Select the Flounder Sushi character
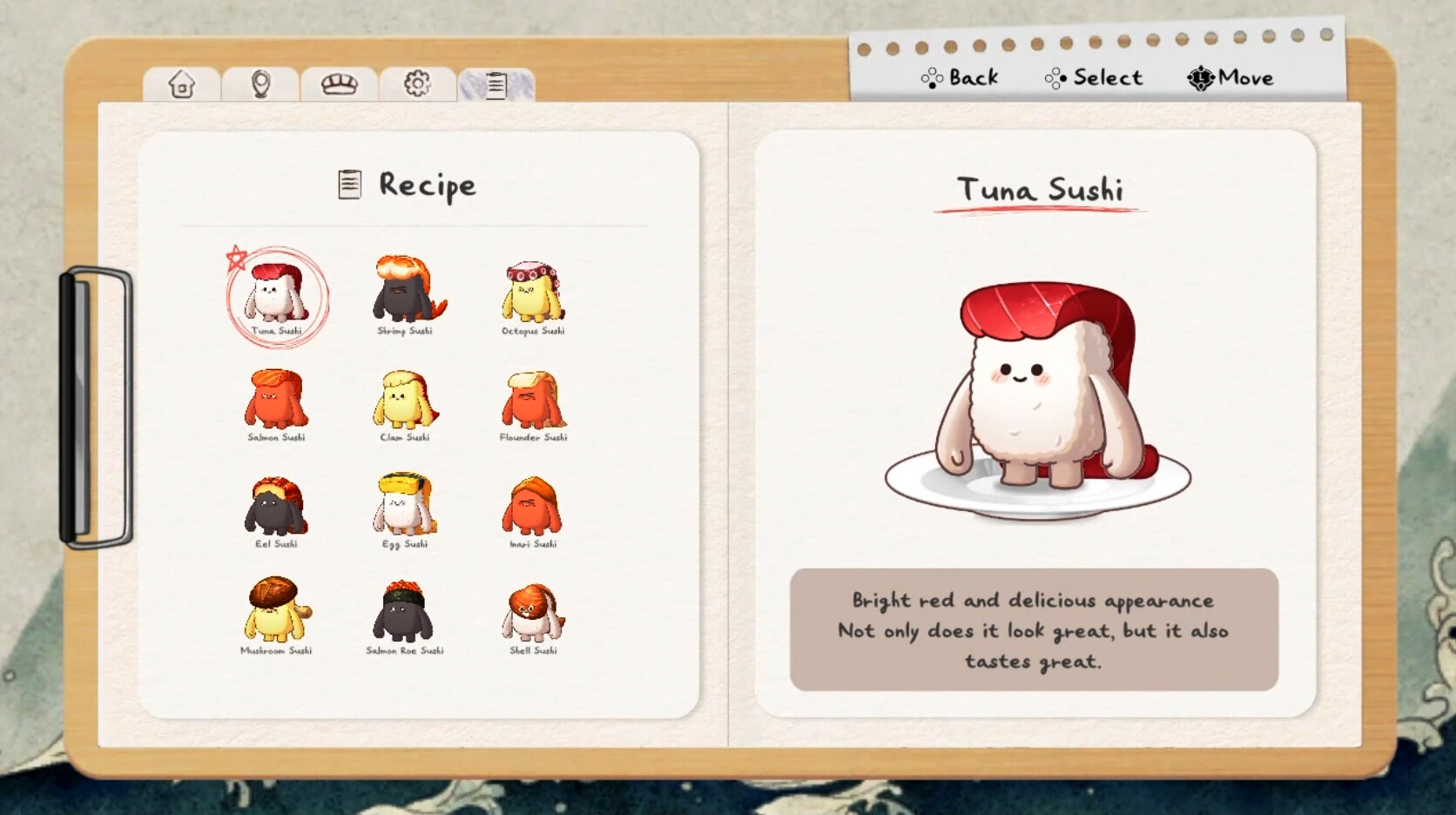Viewport: 1456px width, 815px height. (x=532, y=402)
